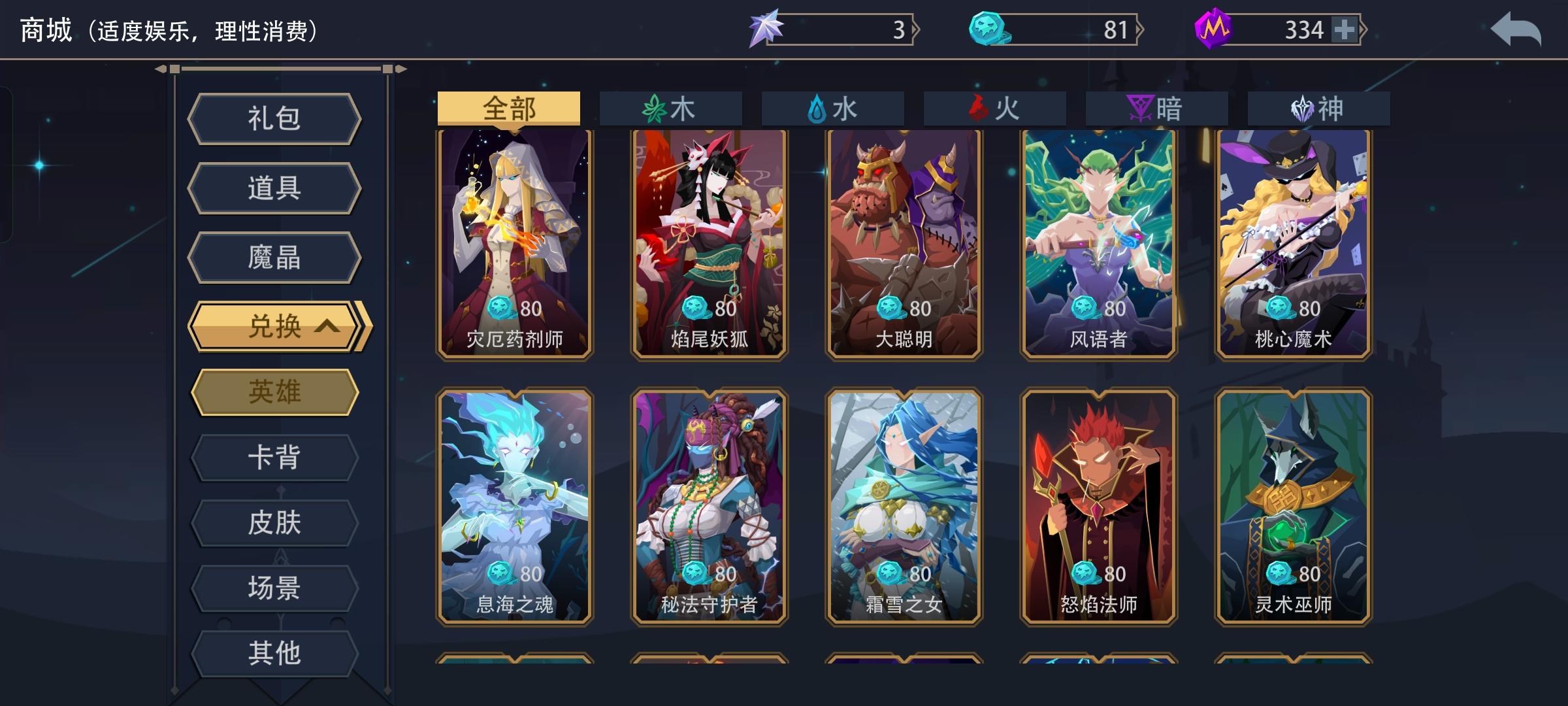The width and height of the screenshot is (1568, 706).
Task: Switch to the 卡背 category
Action: (274, 458)
